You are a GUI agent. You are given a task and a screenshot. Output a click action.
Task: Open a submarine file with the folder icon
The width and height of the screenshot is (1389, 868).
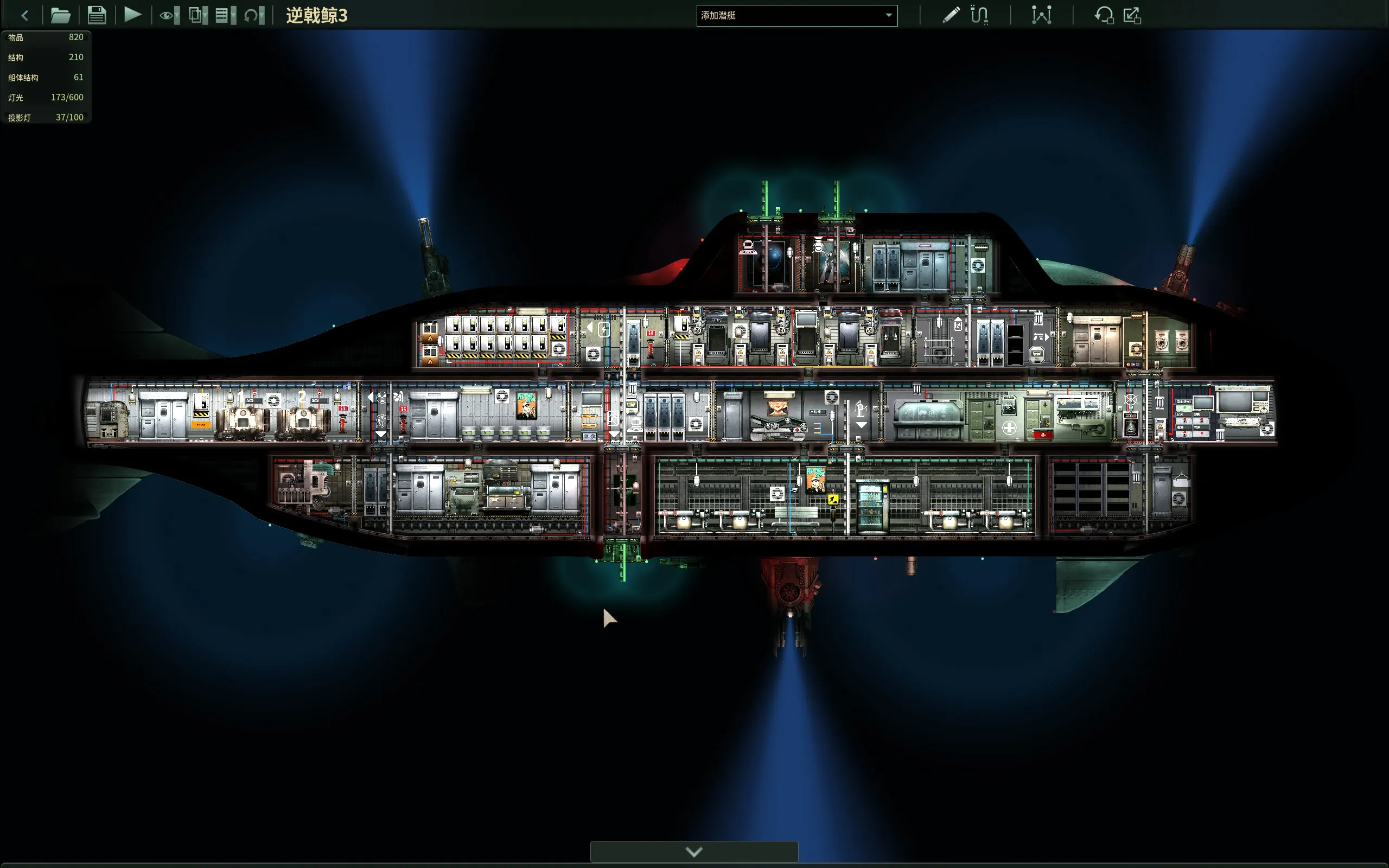click(60, 16)
